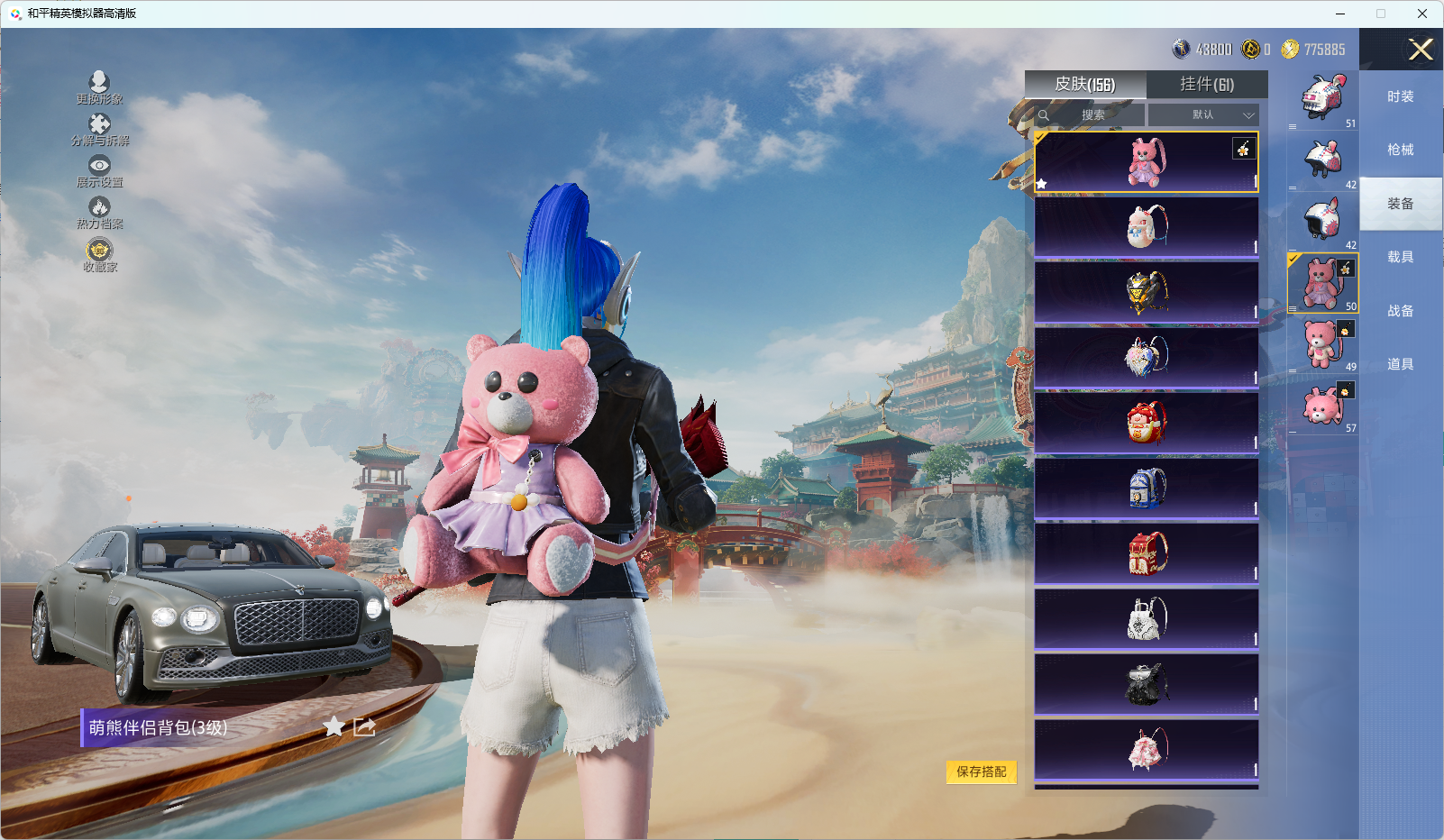The width and height of the screenshot is (1444, 840).
Task: Select the 皮肤 tab
Action: click(1085, 85)
